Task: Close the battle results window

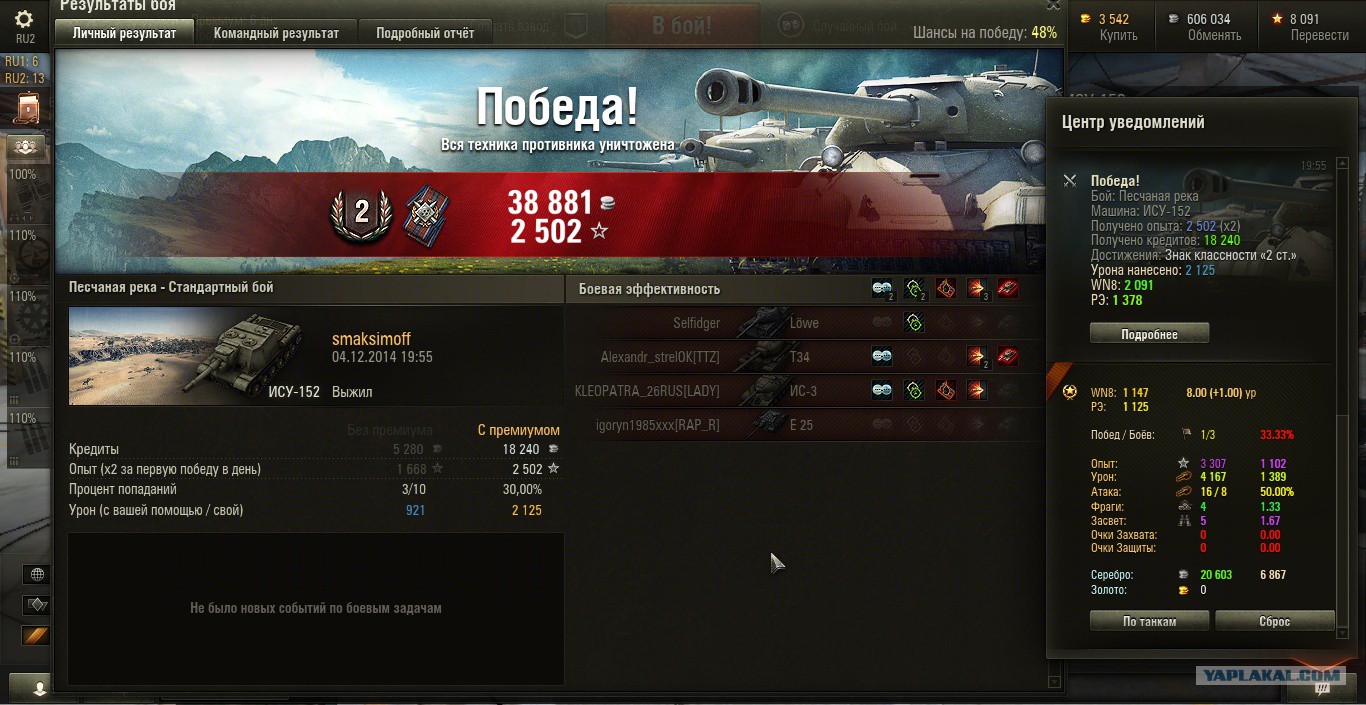Action: click(x=1053, y=5)
